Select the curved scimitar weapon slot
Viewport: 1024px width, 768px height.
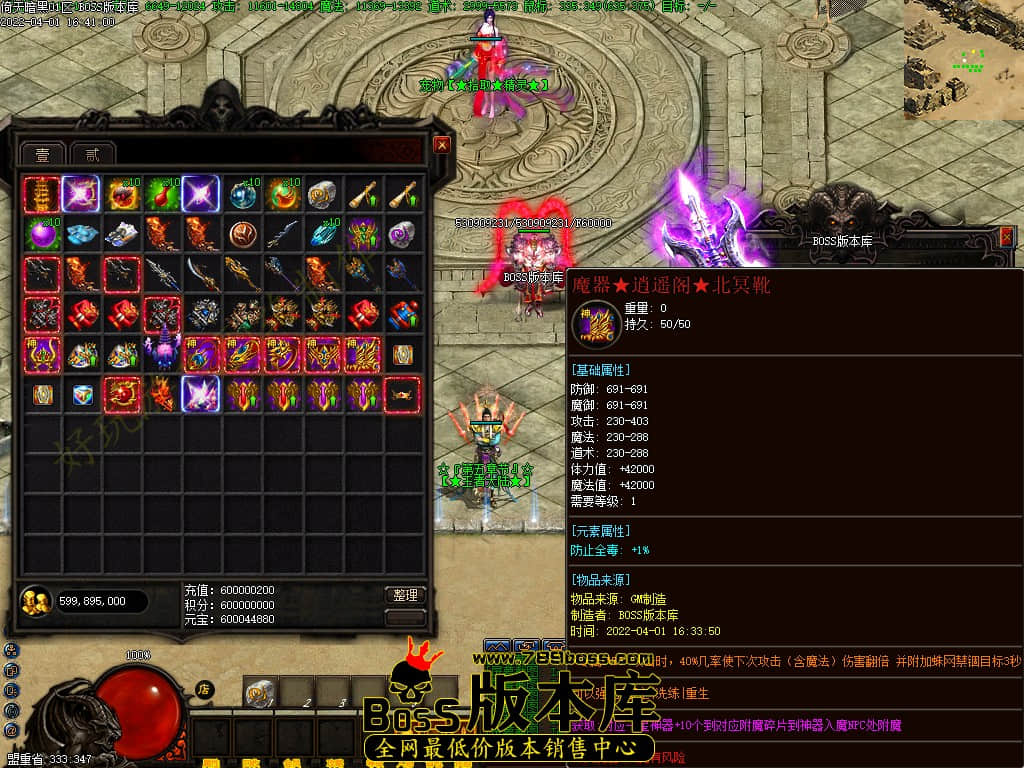[202, 274]
